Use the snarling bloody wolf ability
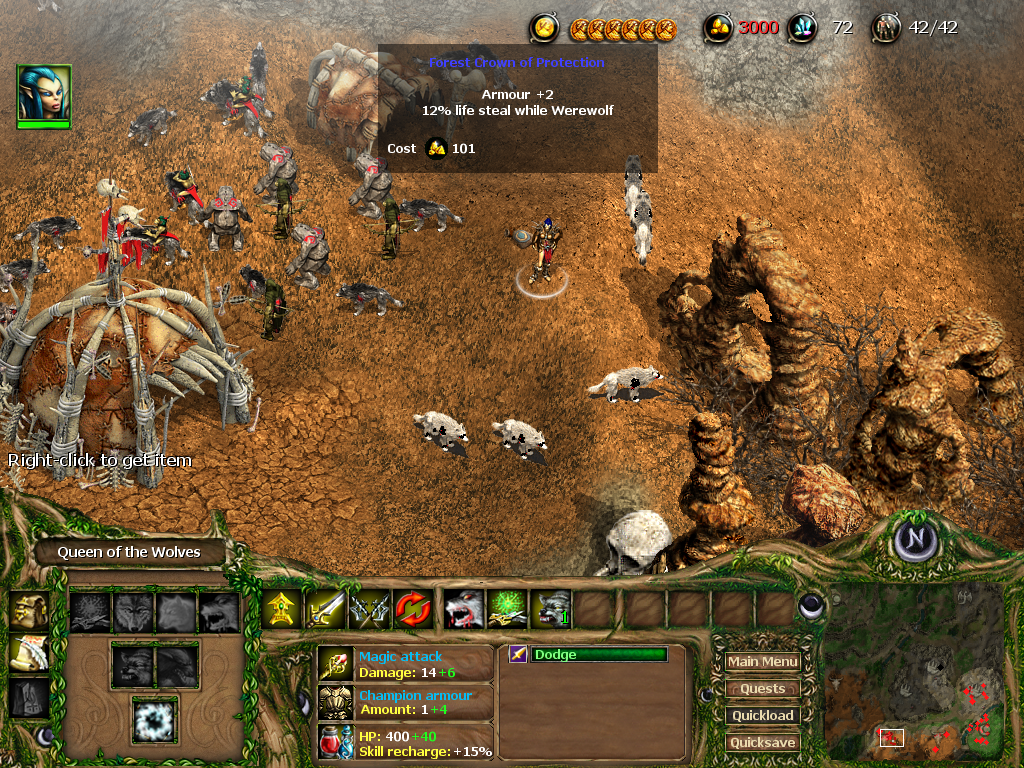The width and height of the screenshot is (1024, 768). pos(463,609)
